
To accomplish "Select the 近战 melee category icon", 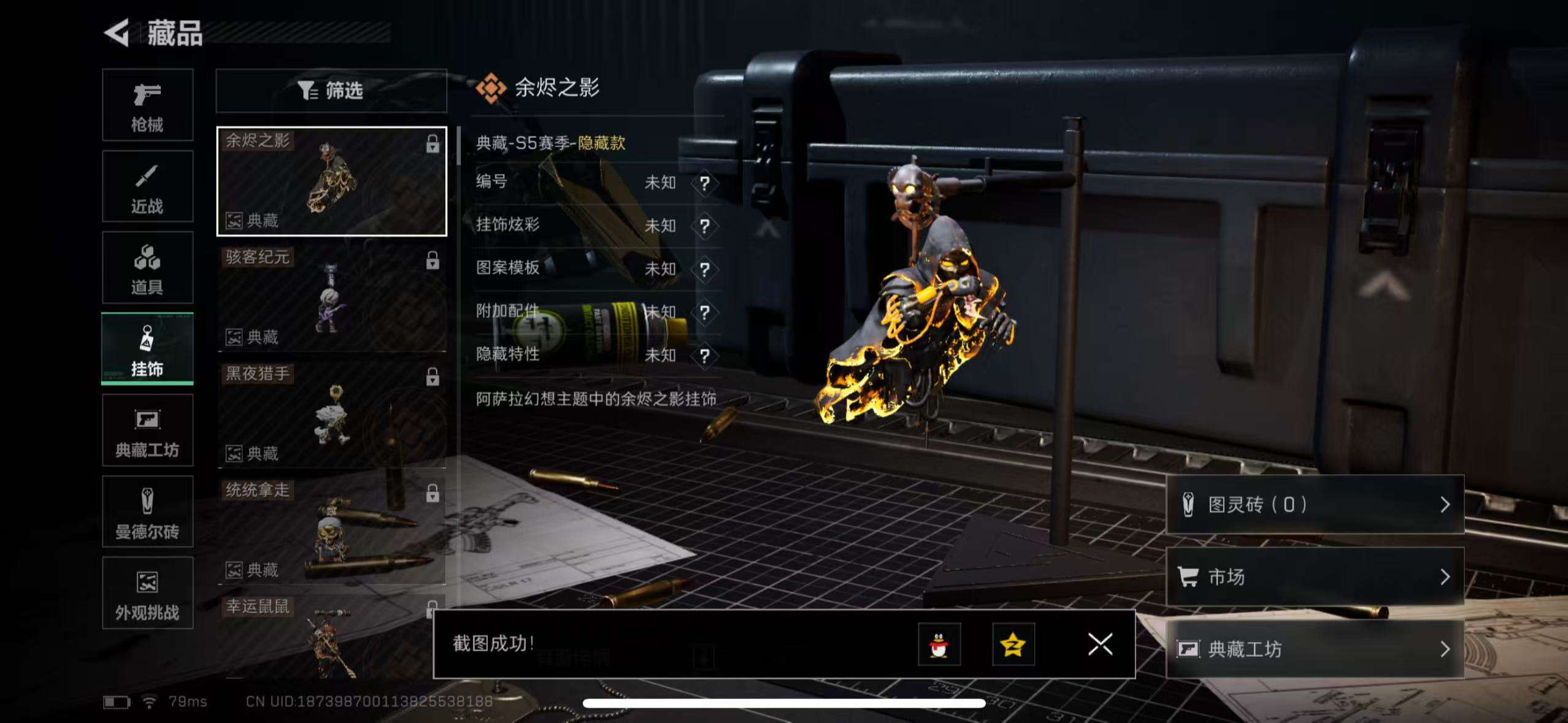I will (x=147, y=186).
